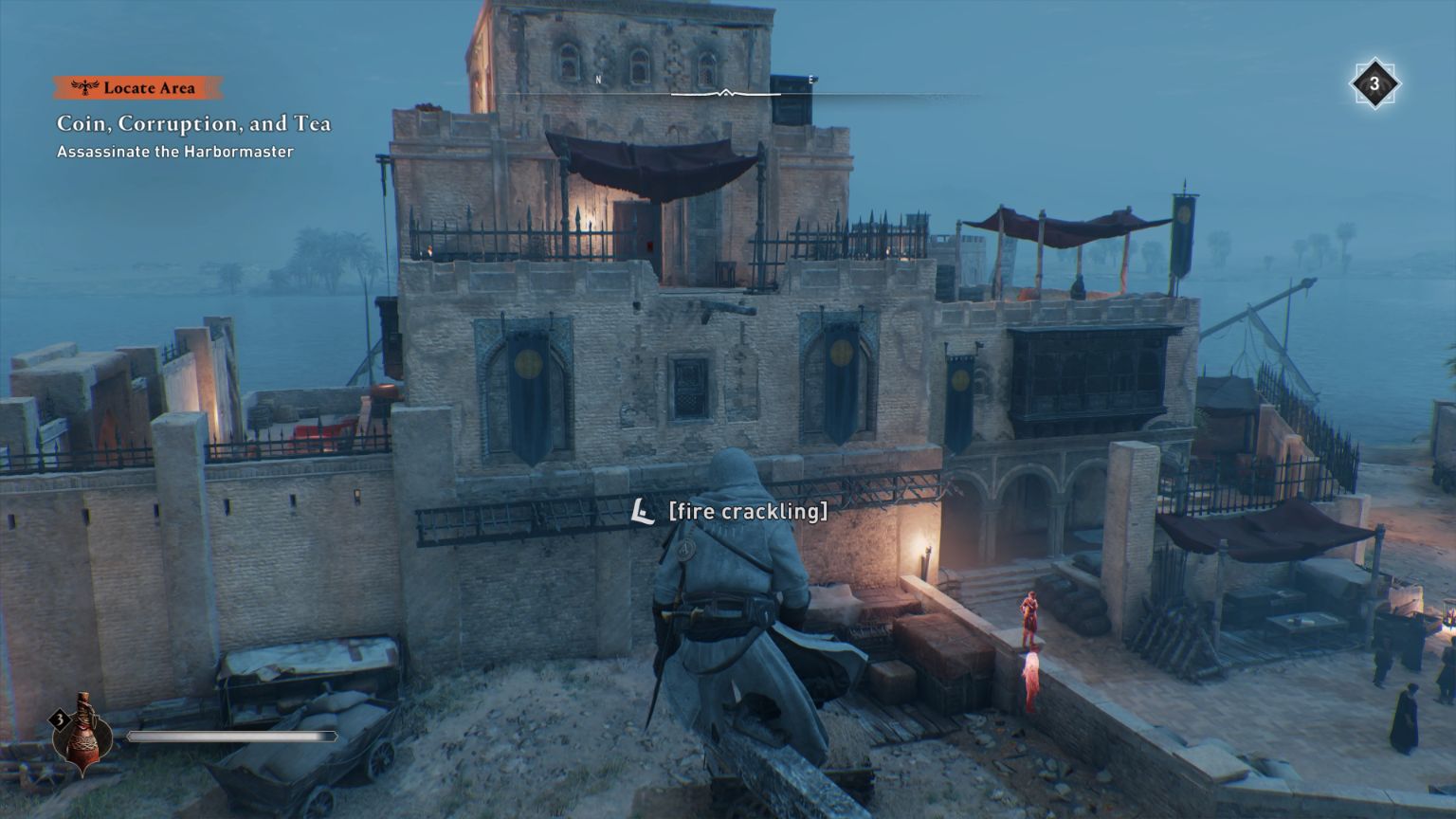
Task: Click the diamond level 3 indicator top right
Action: [x=1374, y=84]
